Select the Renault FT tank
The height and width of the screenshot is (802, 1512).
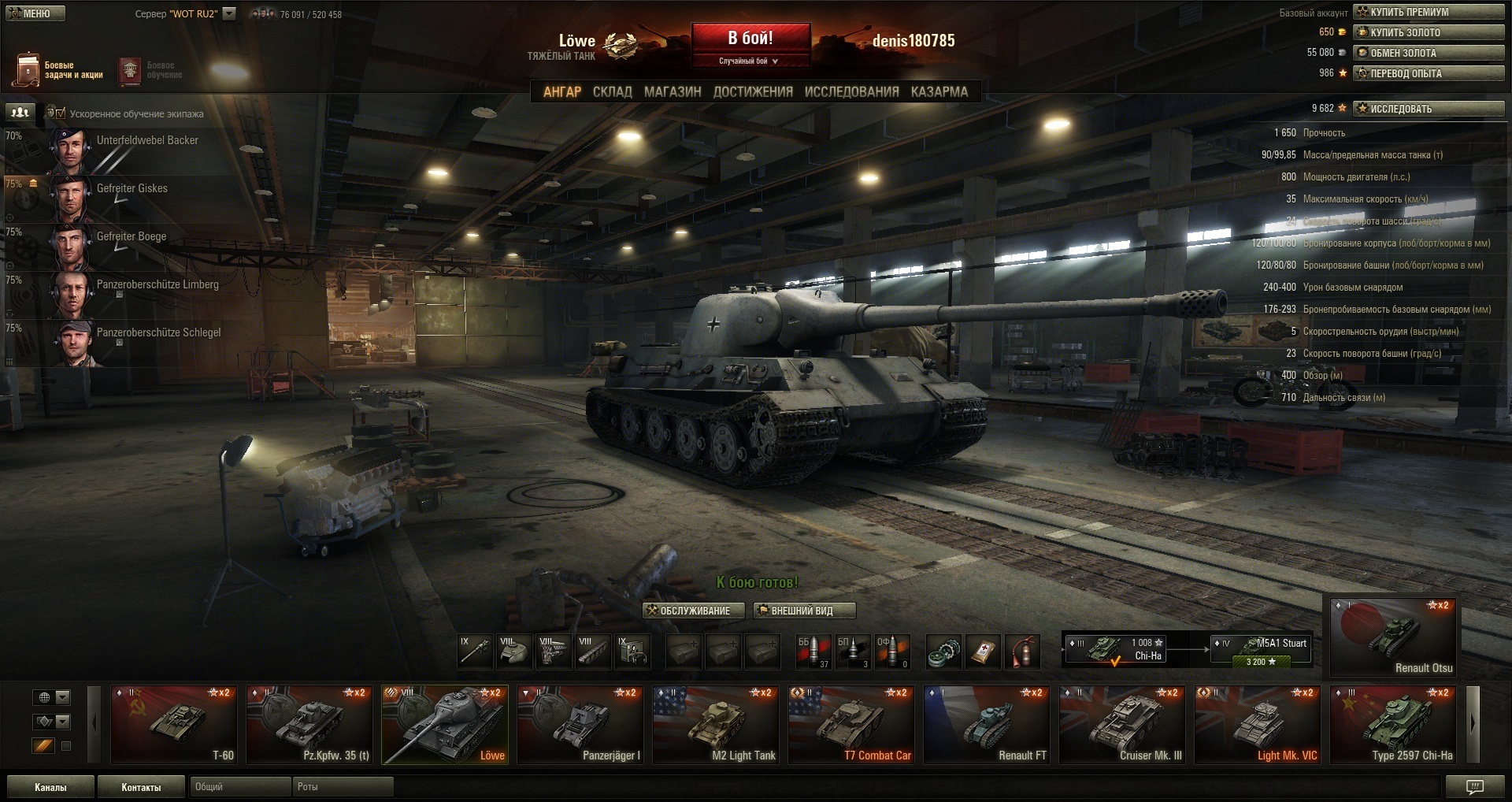point(987,725)
